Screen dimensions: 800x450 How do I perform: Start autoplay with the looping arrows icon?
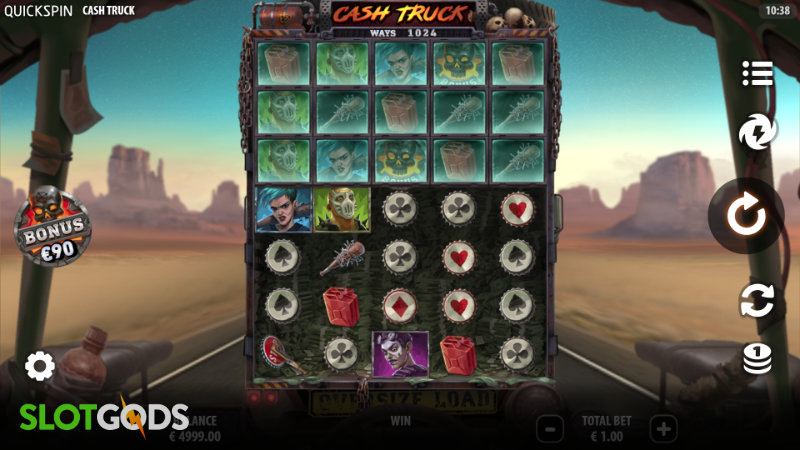pos(758,301)
